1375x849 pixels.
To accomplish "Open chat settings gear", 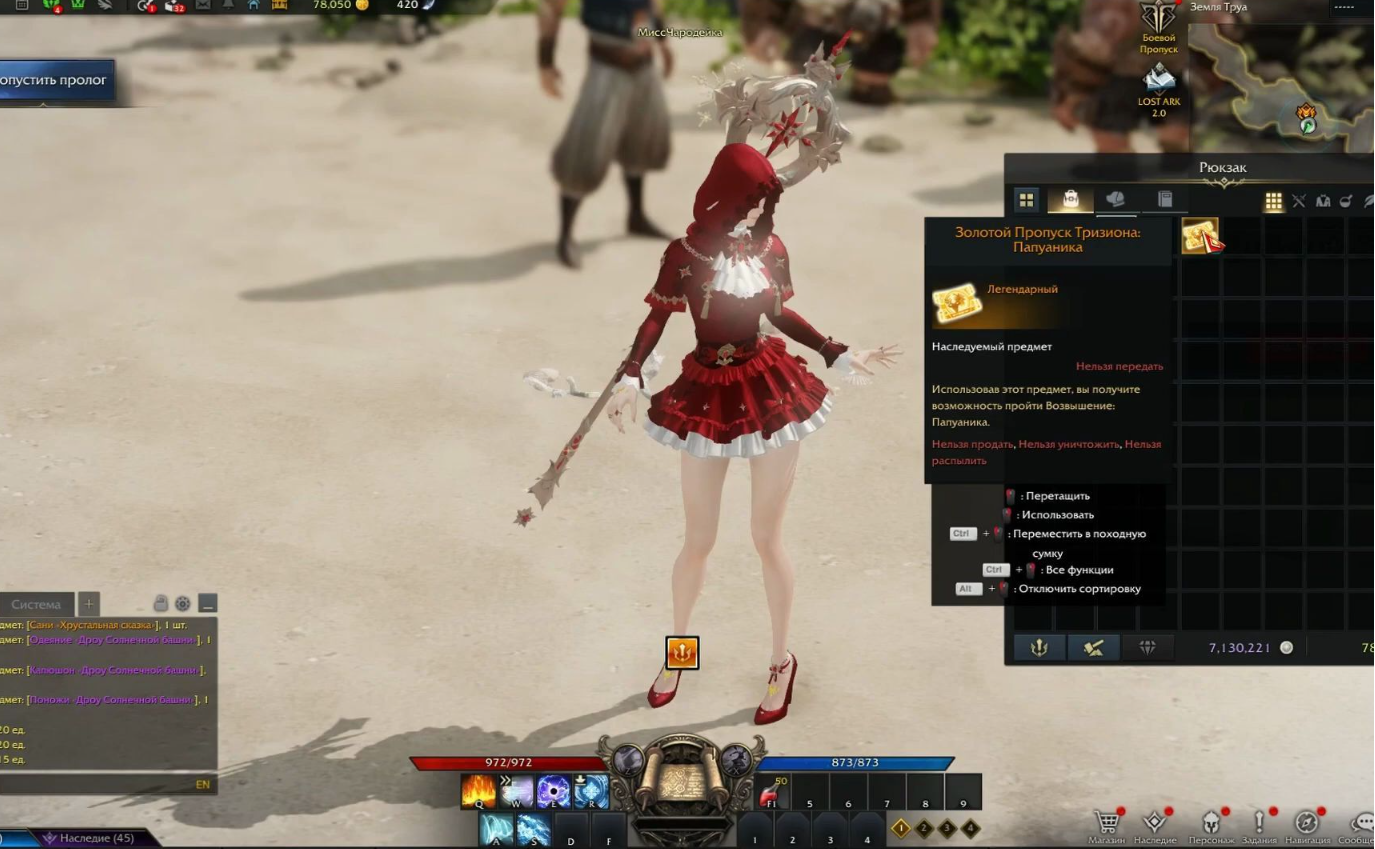I will coord(183,604).
